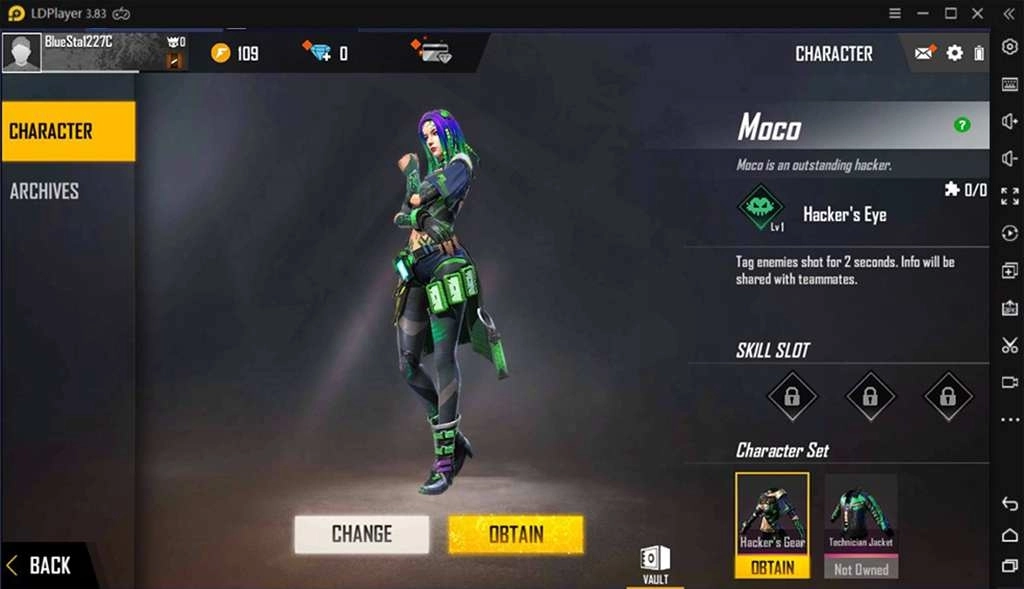Go back to the previous screen
Image resolution: width=1024 pixels, height=589 pixels.
[40, 565]
